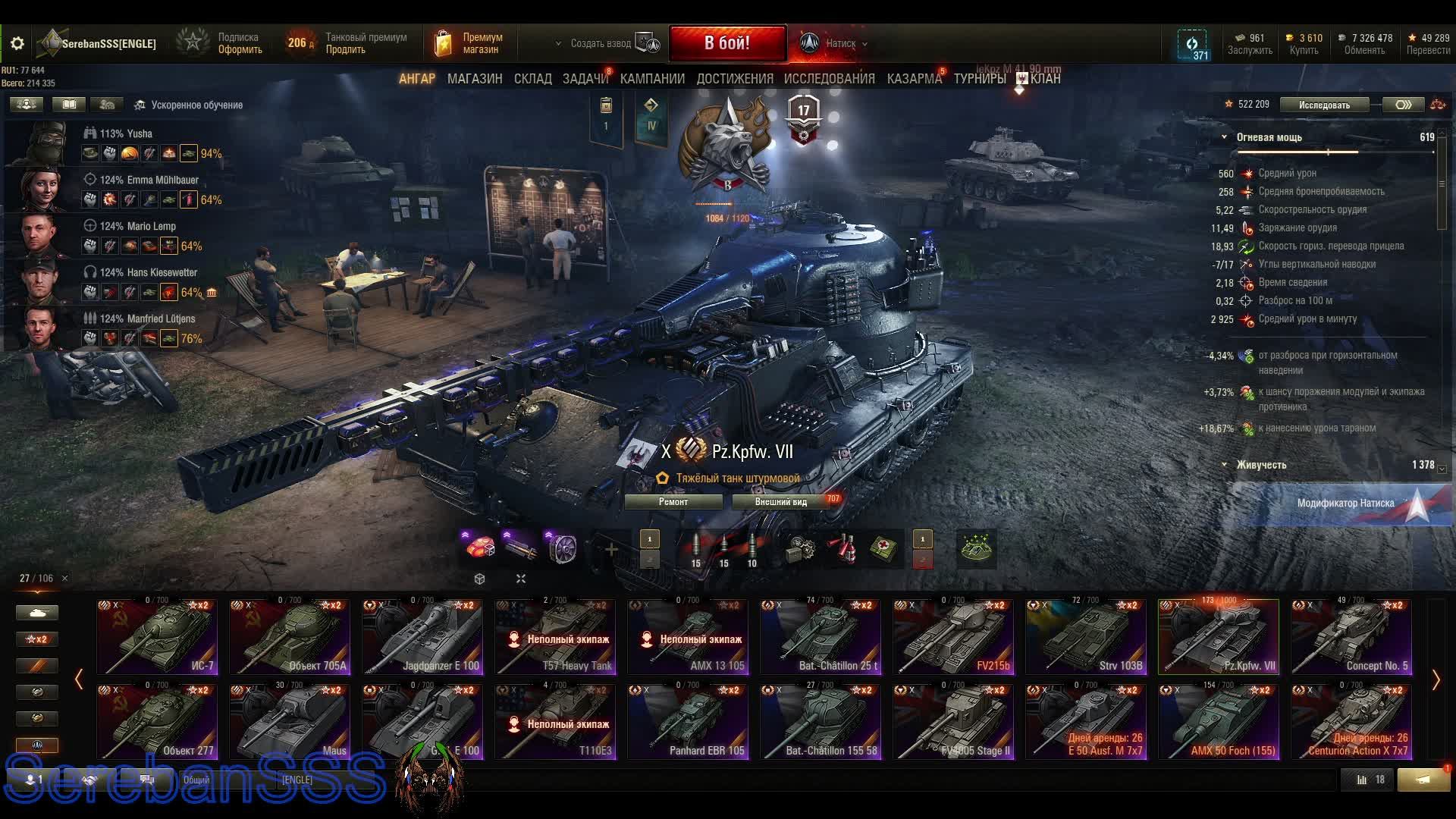Screen dimensions: 1456x819
Task: Show the ДОСТИЖЕНИЯ tab
Action: tap(734, 79)
